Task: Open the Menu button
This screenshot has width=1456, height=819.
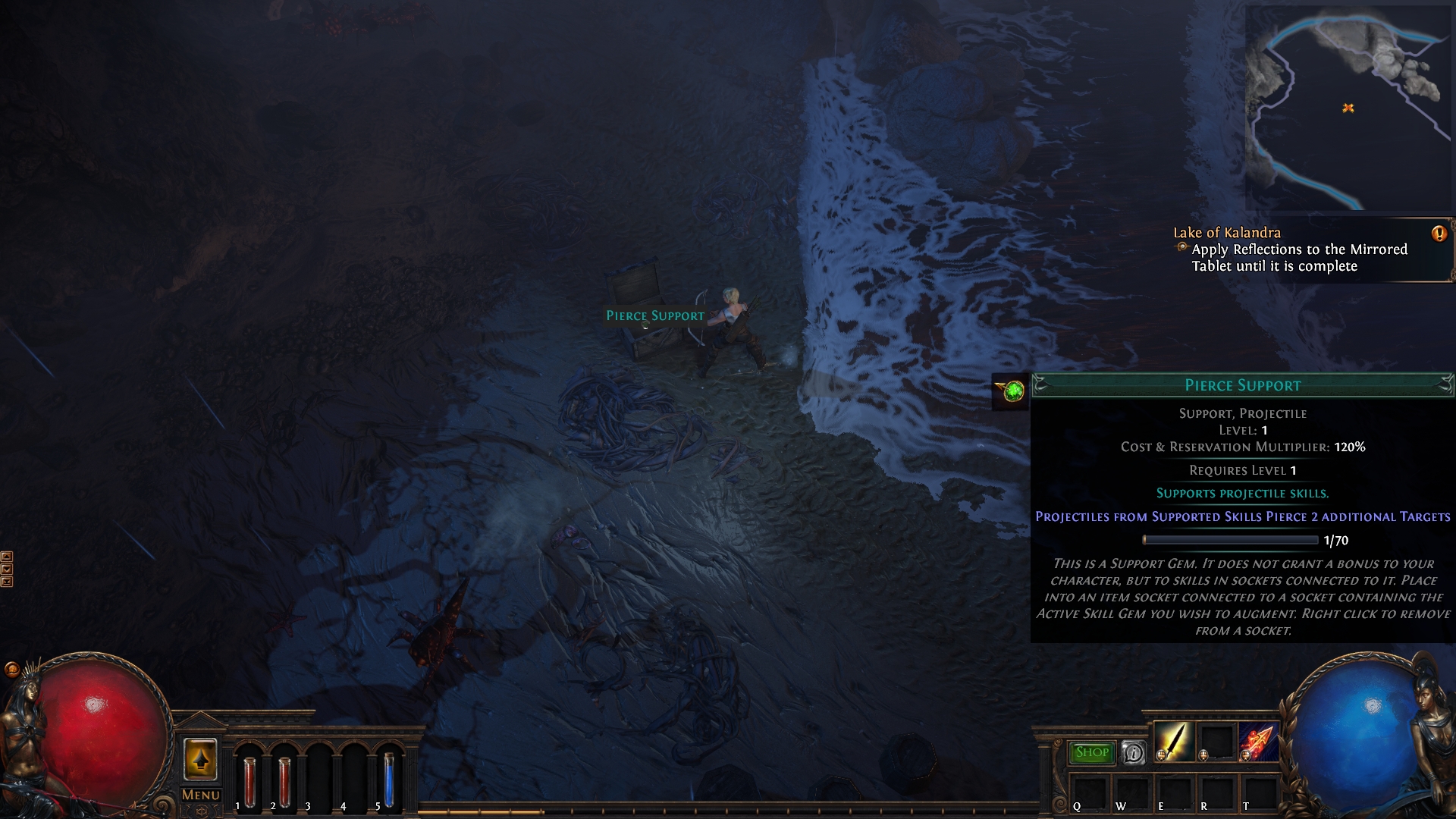Action: tap(201, 795)
